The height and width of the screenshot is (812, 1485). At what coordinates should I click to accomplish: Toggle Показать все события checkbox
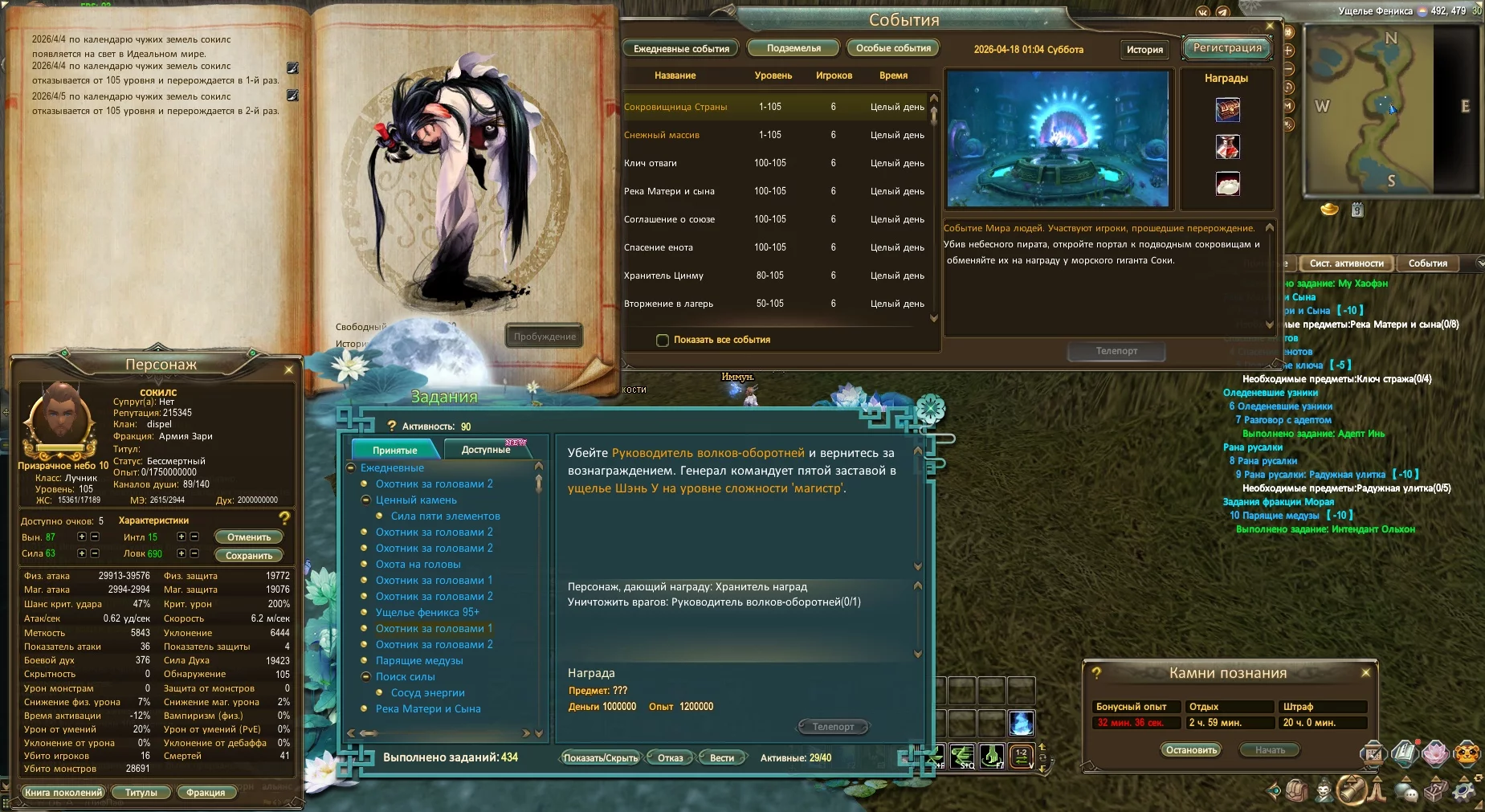click(x=663, y=340)
